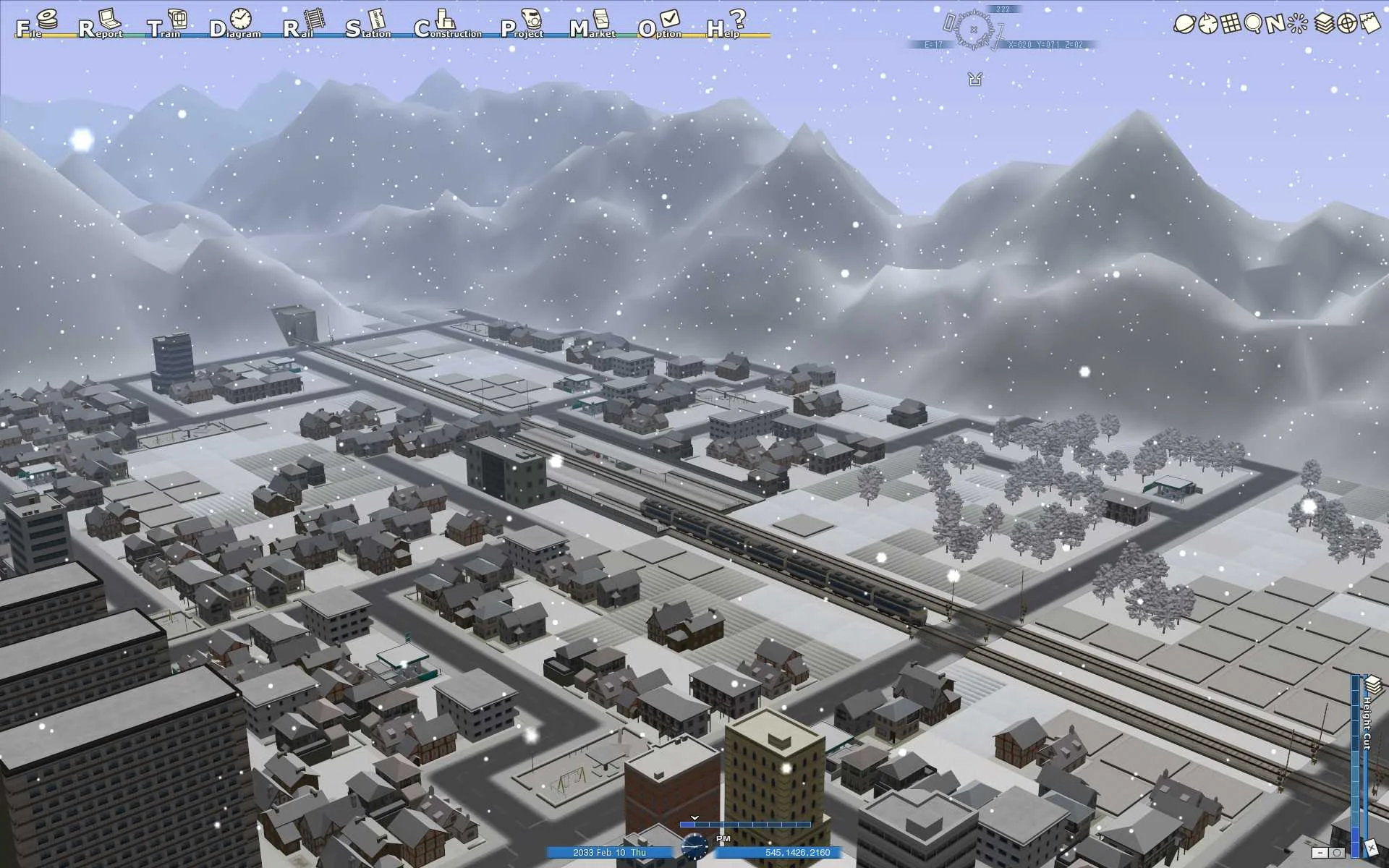Click the 545,1426,2160 funds display
Viewport: 1389px width, 868px height.
tap(796, 853)
